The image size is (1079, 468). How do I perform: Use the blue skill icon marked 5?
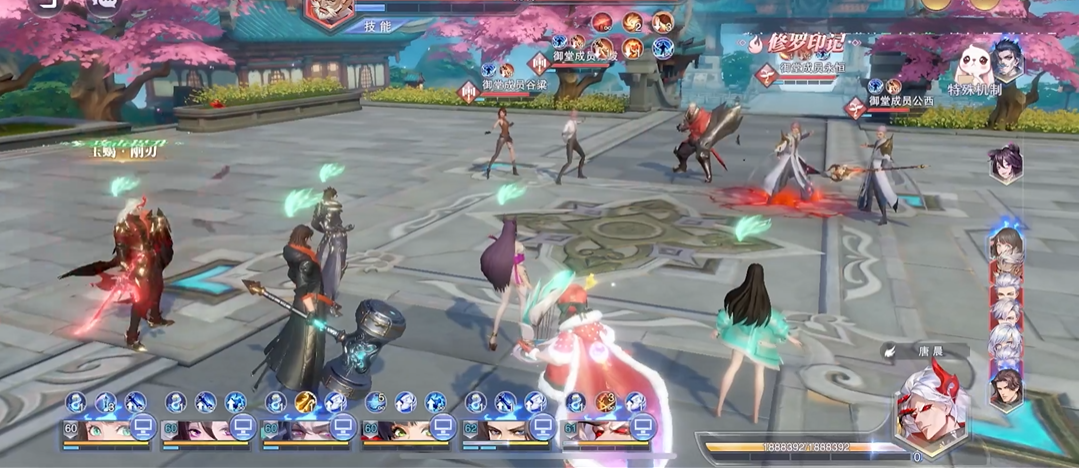(375, 402)
